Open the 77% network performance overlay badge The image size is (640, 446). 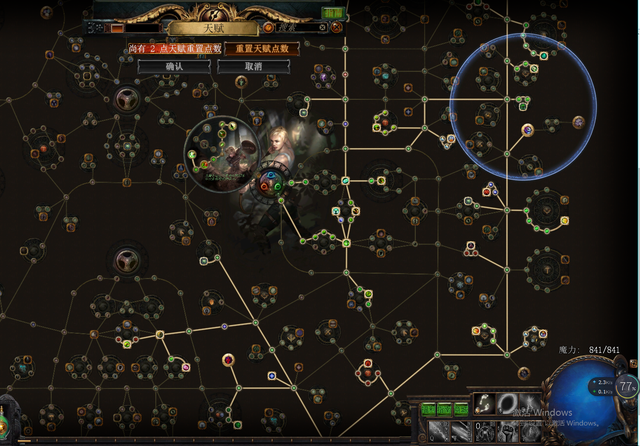tap(626, 387)
